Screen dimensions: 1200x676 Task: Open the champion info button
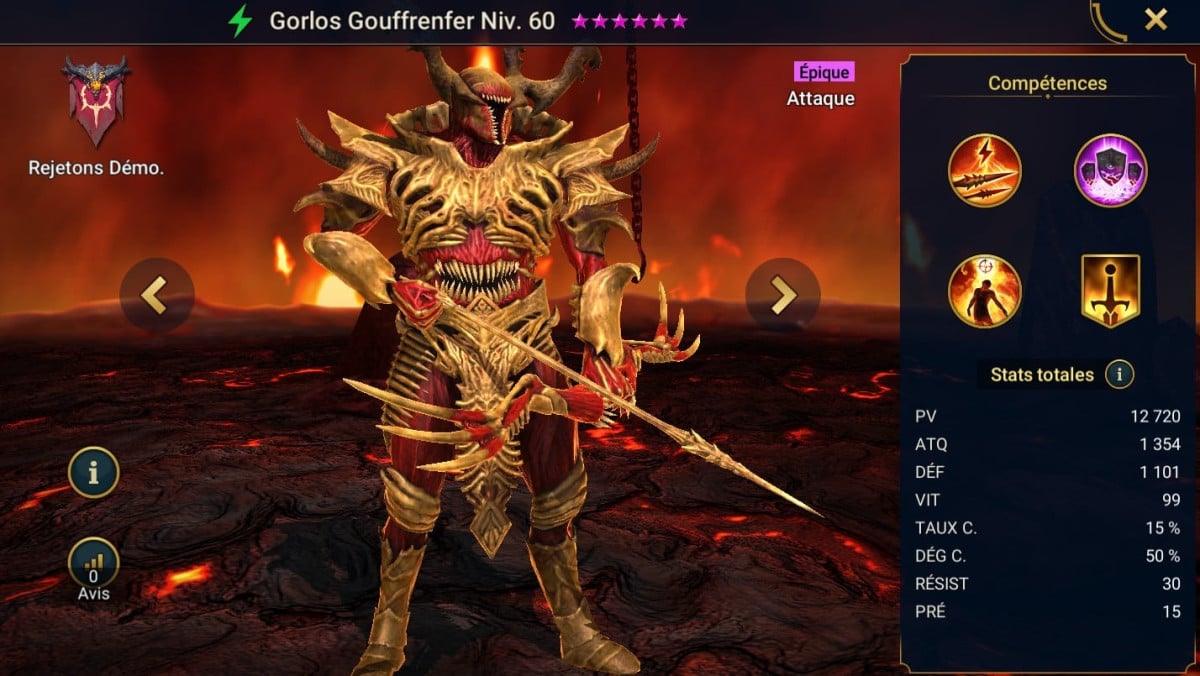click(94, 473)
